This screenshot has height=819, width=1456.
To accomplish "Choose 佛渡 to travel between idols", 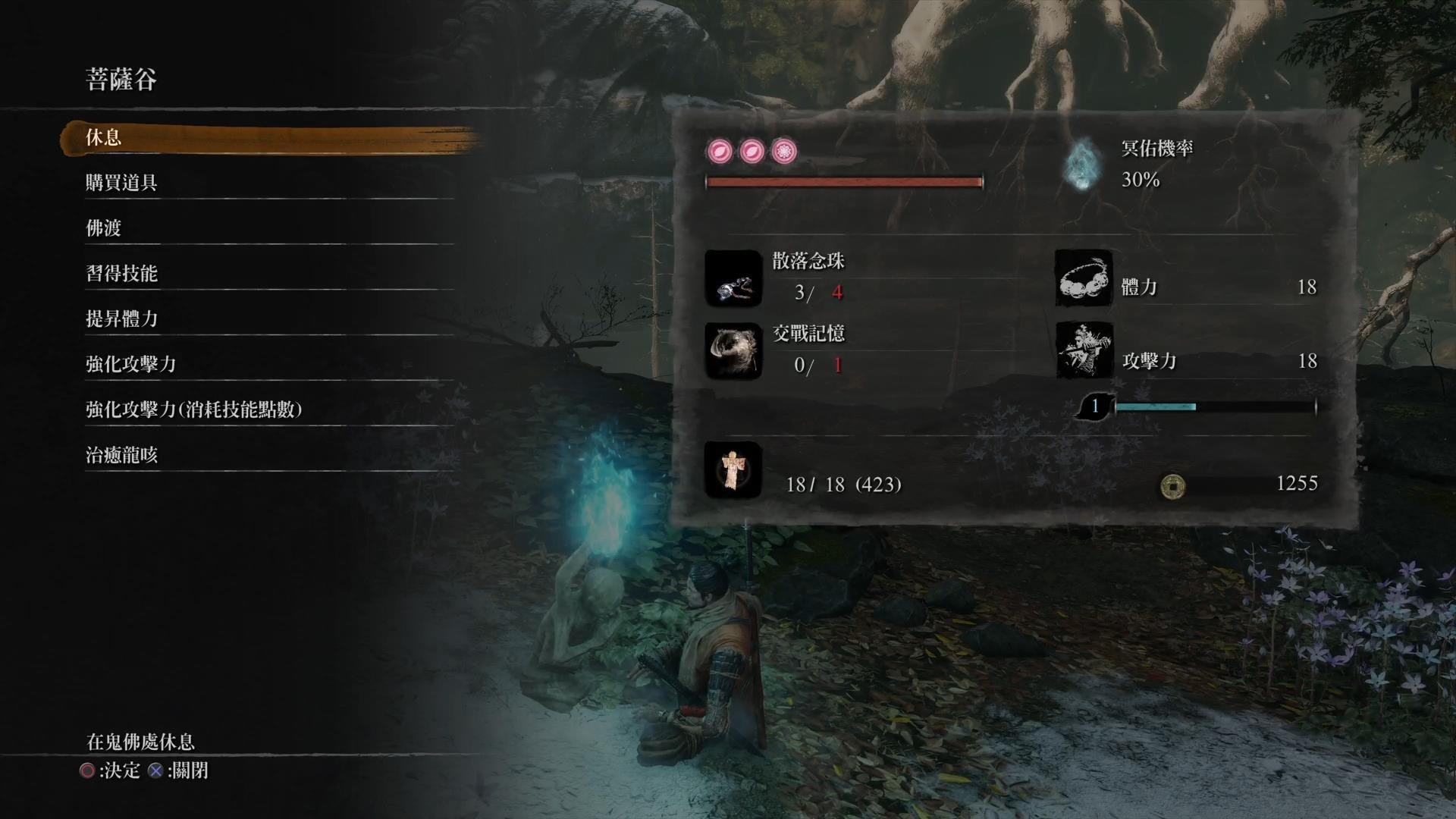I will [x=104, y=228].
